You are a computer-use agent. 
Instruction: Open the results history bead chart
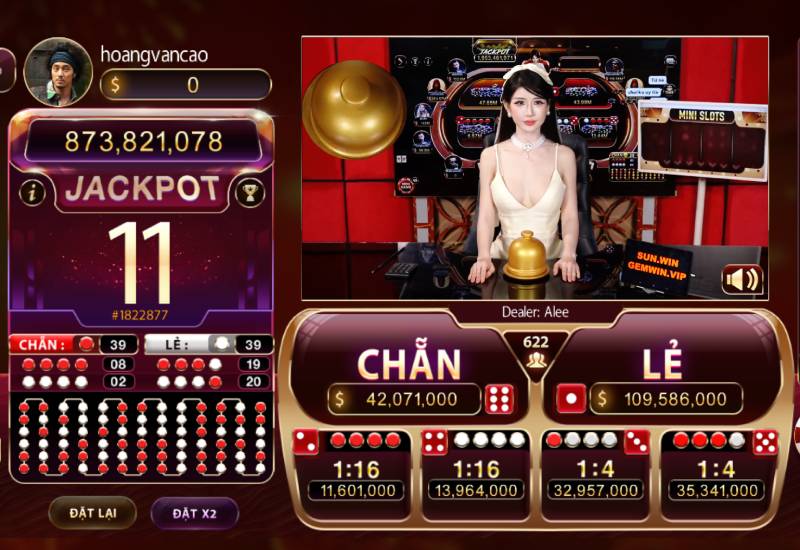141,436
